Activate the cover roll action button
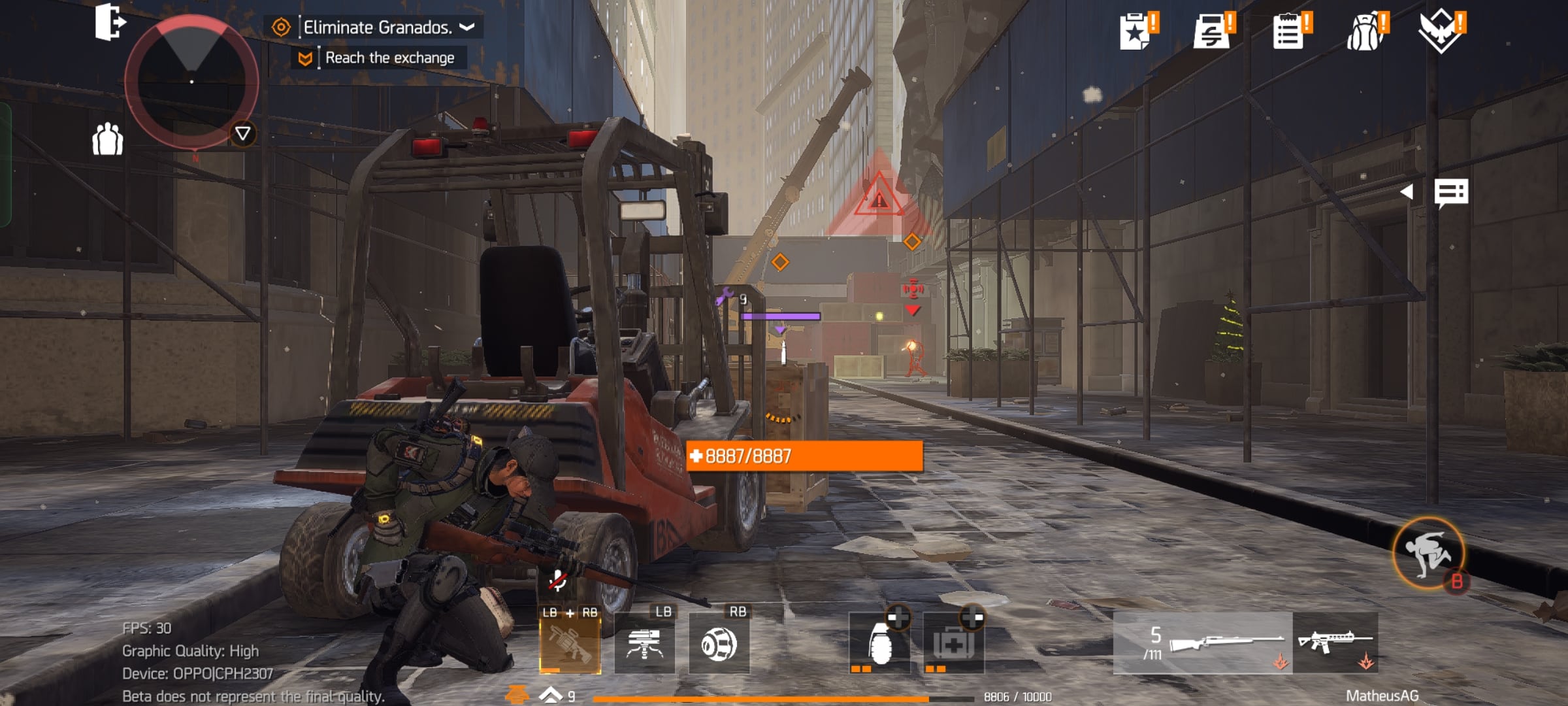Image resolution: width=1568 pixels, height=706 pixels. point(1429,554)
